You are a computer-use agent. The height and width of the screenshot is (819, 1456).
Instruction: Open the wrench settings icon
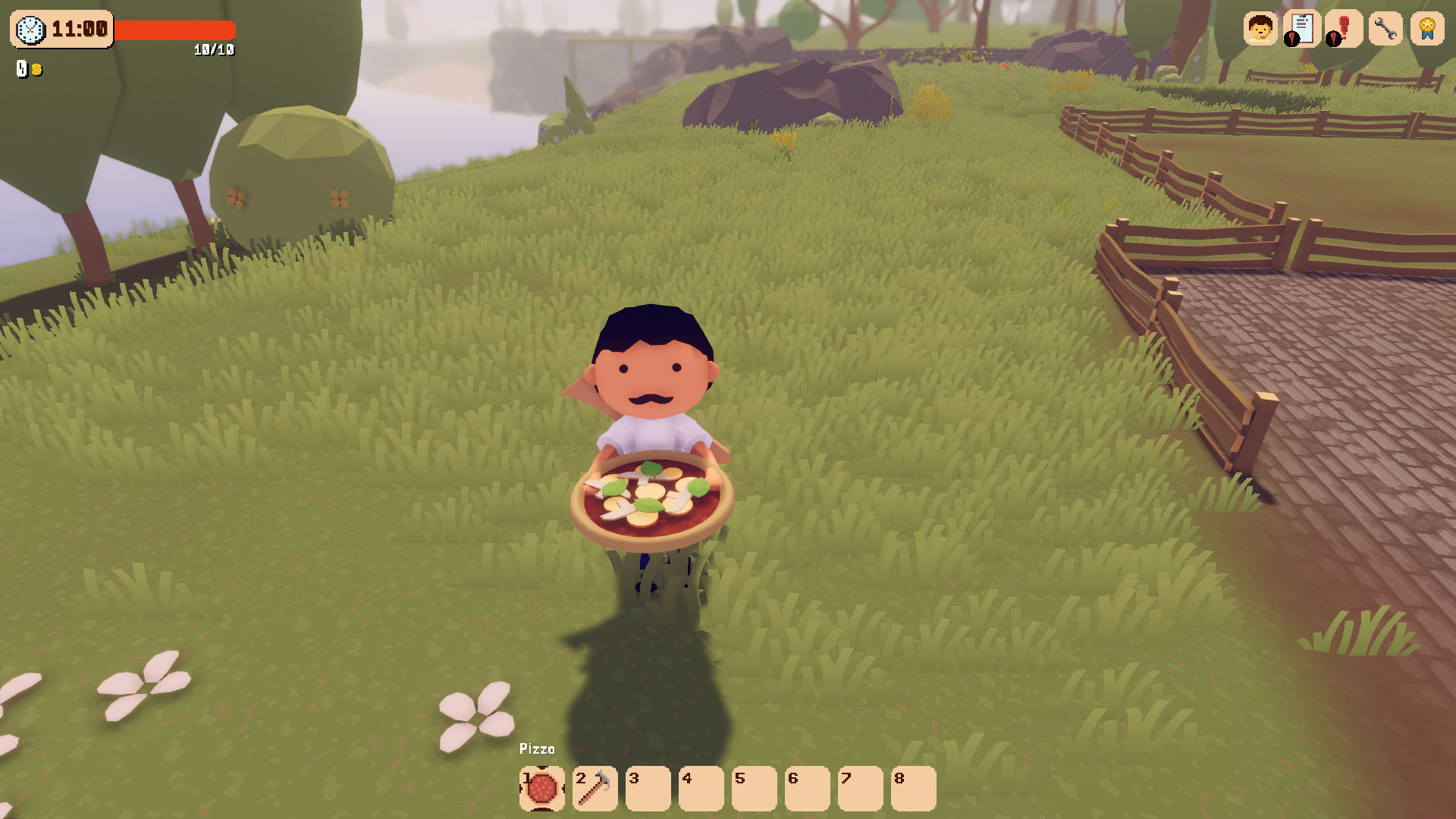coord(1385,30)
